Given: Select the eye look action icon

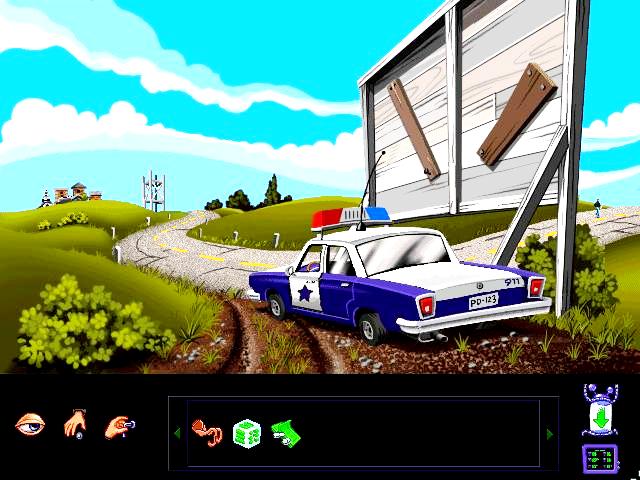Looking at the screenshot, I should coord(30,425).
